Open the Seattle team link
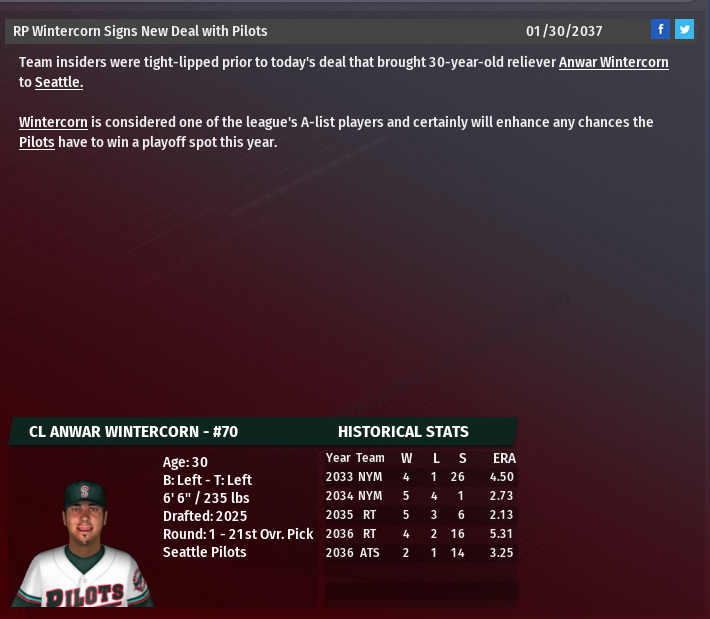 (x=58, y=82)
